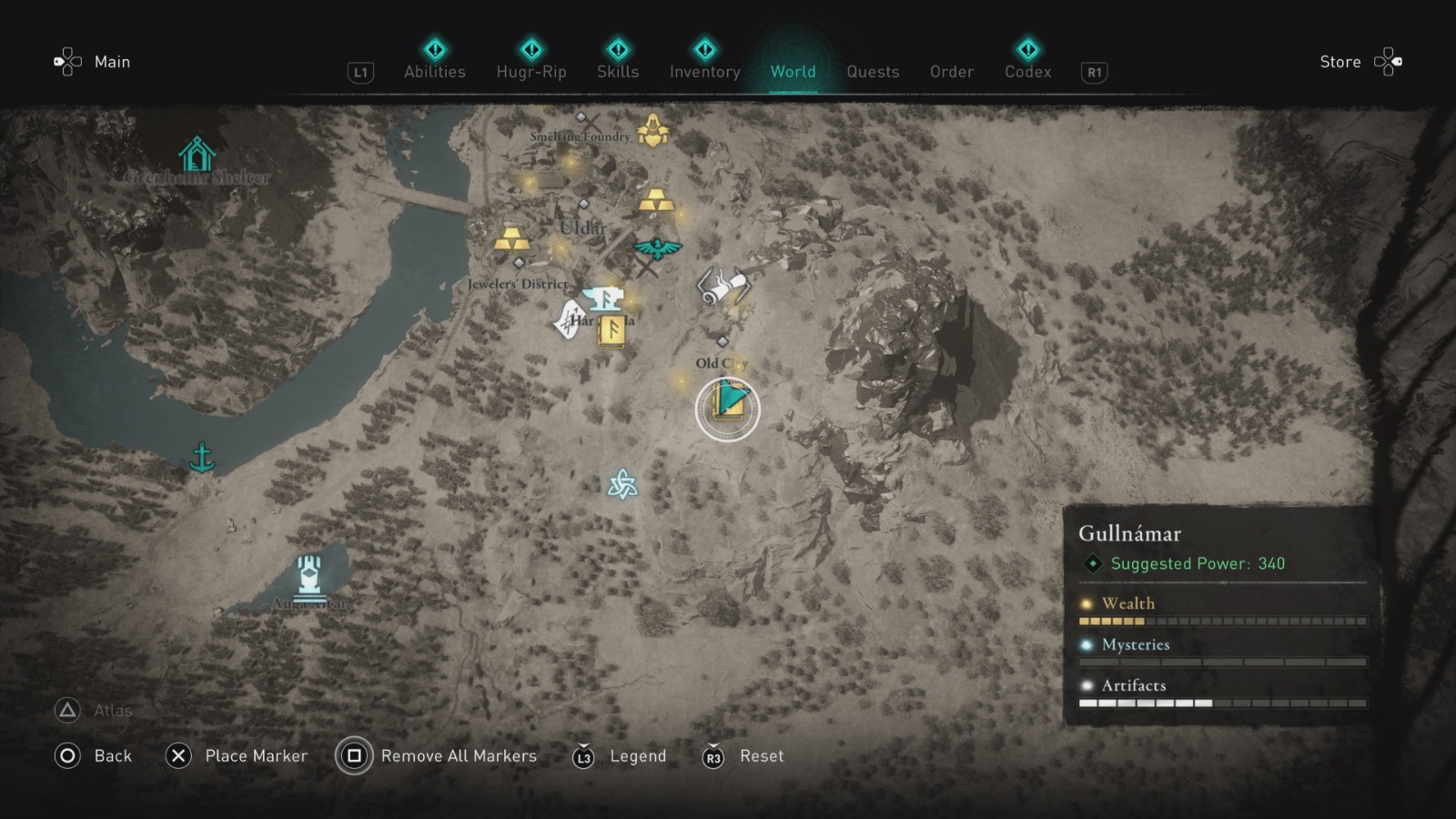Viewport: 1456px width, 819px height.
Task: Switch to the Inventory tab
Action: 703,72
